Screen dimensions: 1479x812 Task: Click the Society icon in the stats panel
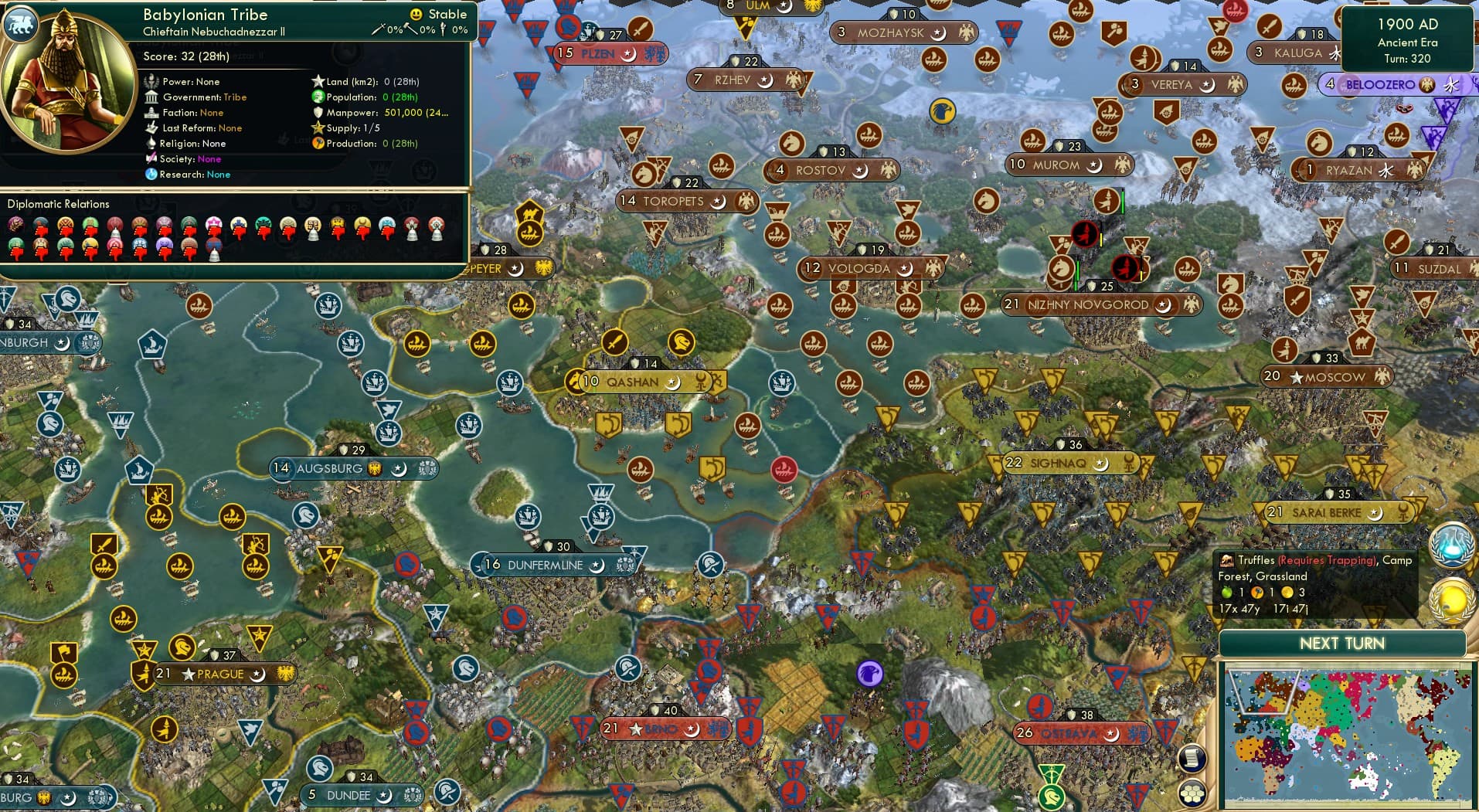click(152, 159)
